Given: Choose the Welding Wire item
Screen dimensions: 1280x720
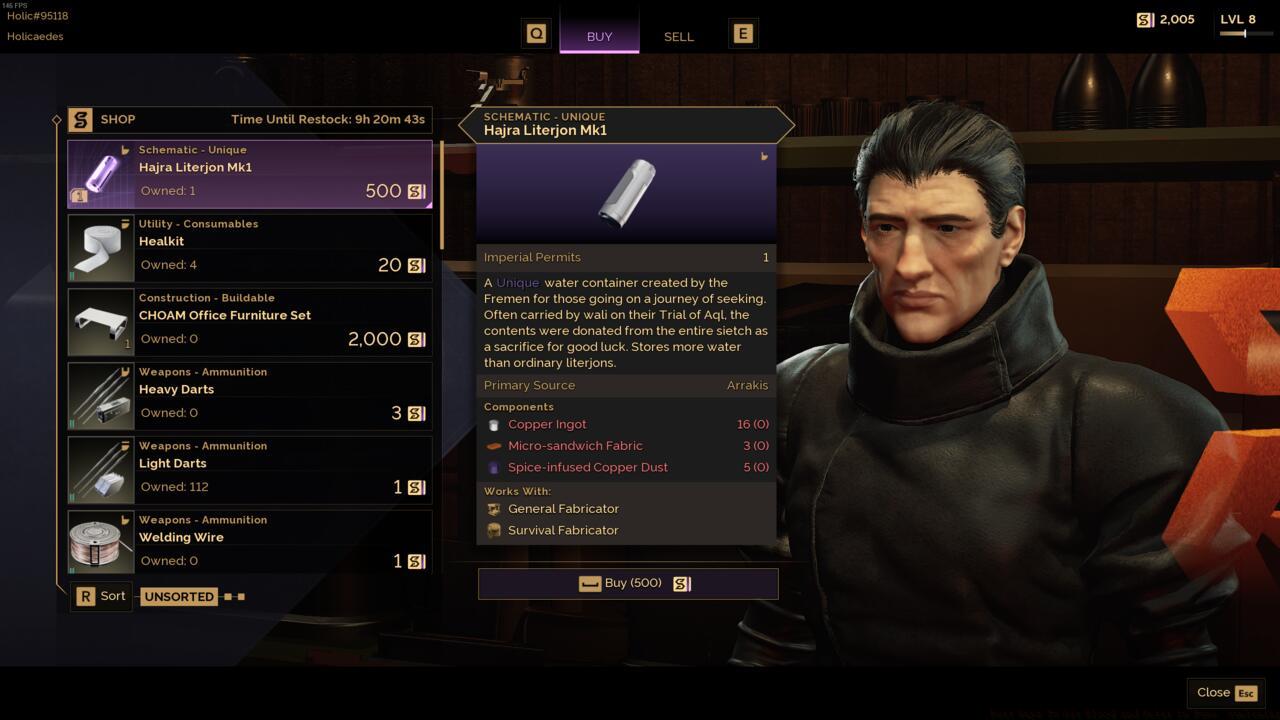Looking at the screenshot, I should click(x=250, y=545).
